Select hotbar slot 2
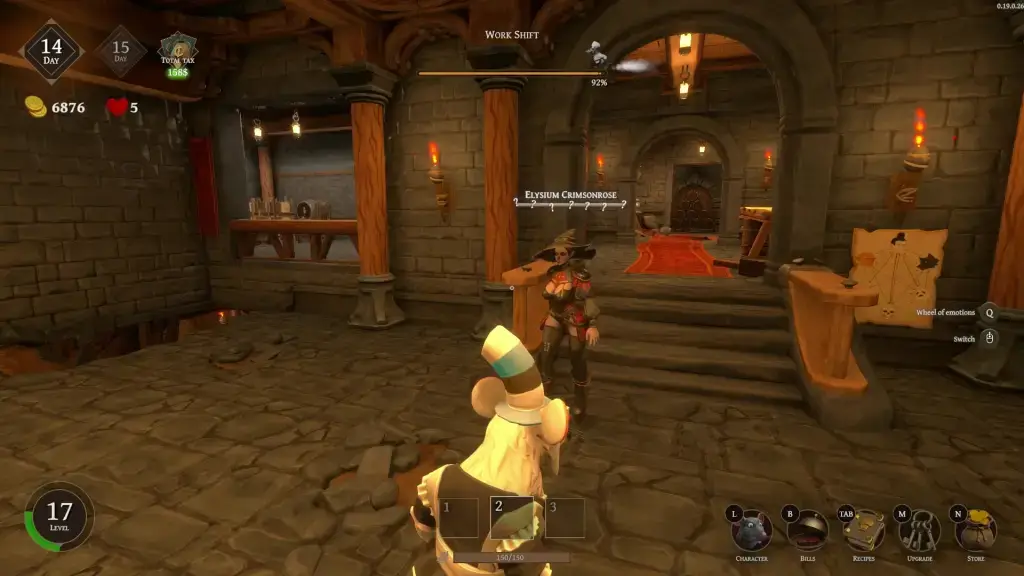The height and width of the screenshot is (576, 1024). [509, 516]
